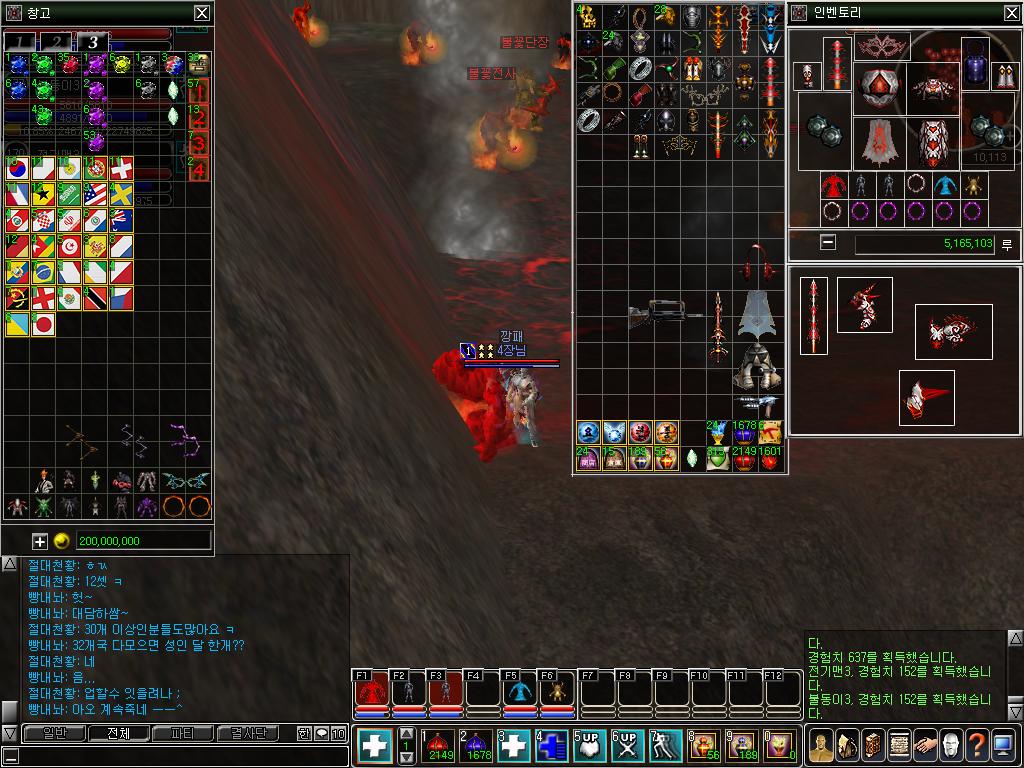This screenshot has height=768, width=1024.
Task: Select the South Korea flag item
Action: pos(18,169)
